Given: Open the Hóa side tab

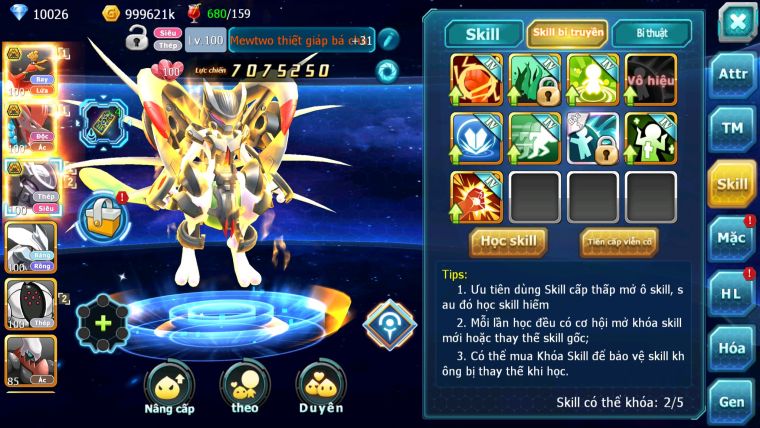Looking at the screenshot, I should [732, 347].
